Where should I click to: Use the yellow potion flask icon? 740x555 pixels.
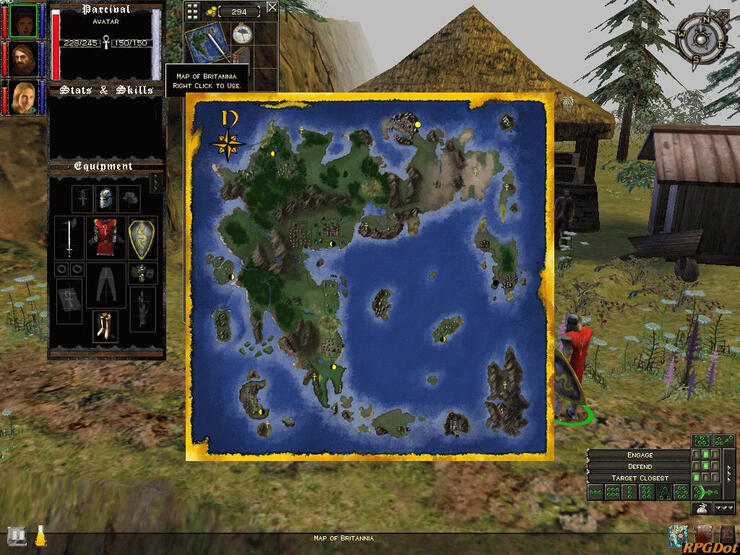click(x=41, y=535)
